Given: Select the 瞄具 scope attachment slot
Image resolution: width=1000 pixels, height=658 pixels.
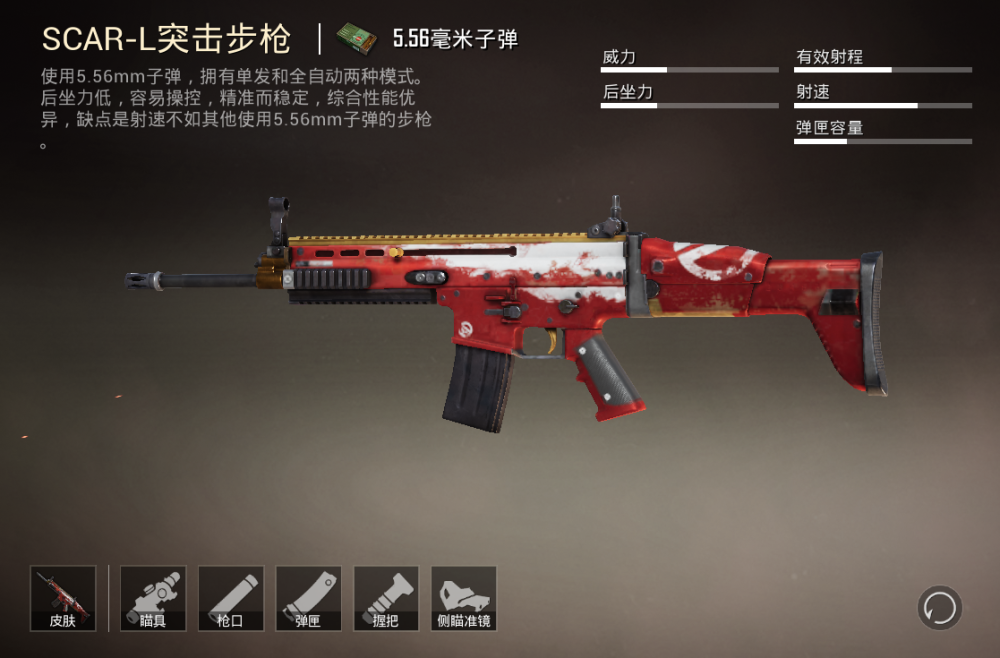Looking at the screenshot, I should click(153, 598).
